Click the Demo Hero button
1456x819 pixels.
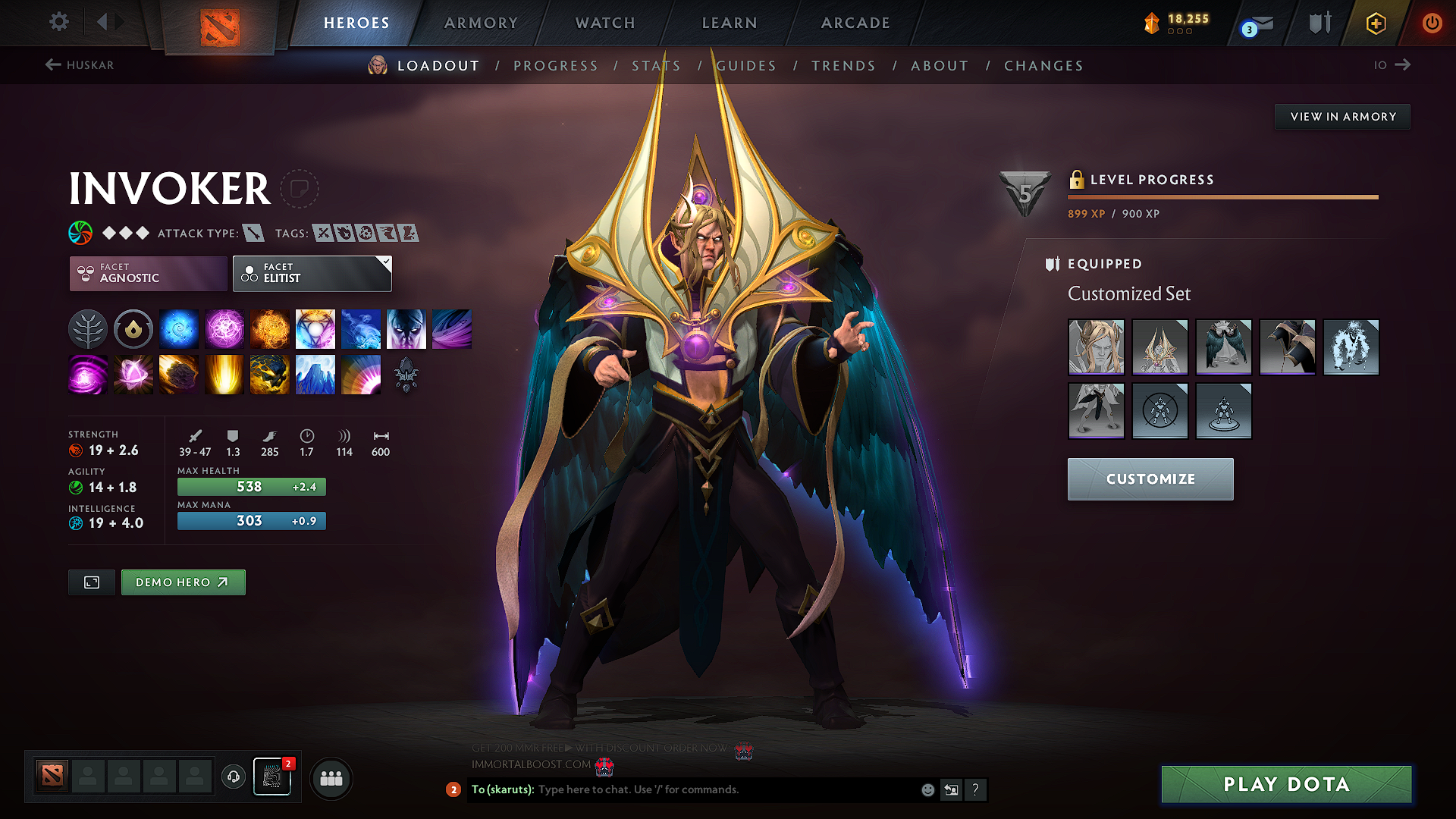(183, 582)
